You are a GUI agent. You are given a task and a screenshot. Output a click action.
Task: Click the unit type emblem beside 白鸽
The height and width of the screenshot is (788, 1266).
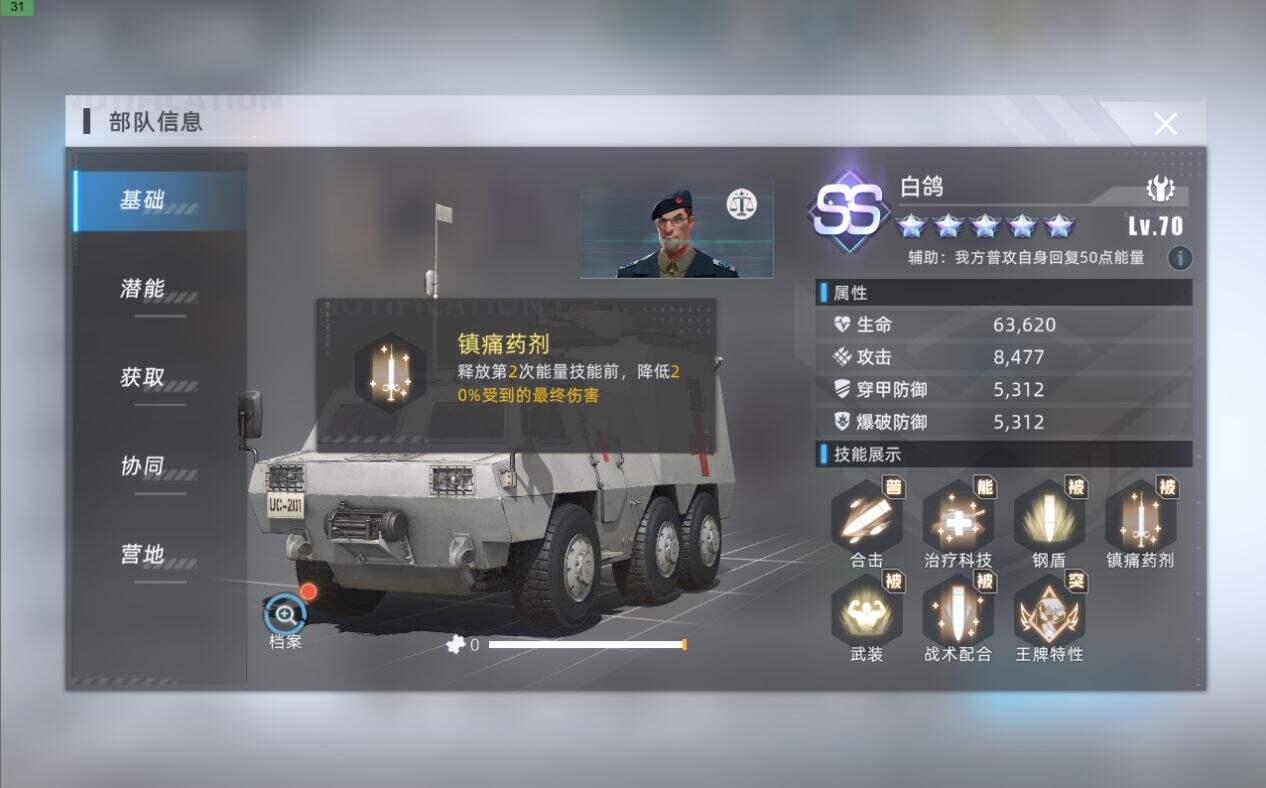pos(1160,188)
